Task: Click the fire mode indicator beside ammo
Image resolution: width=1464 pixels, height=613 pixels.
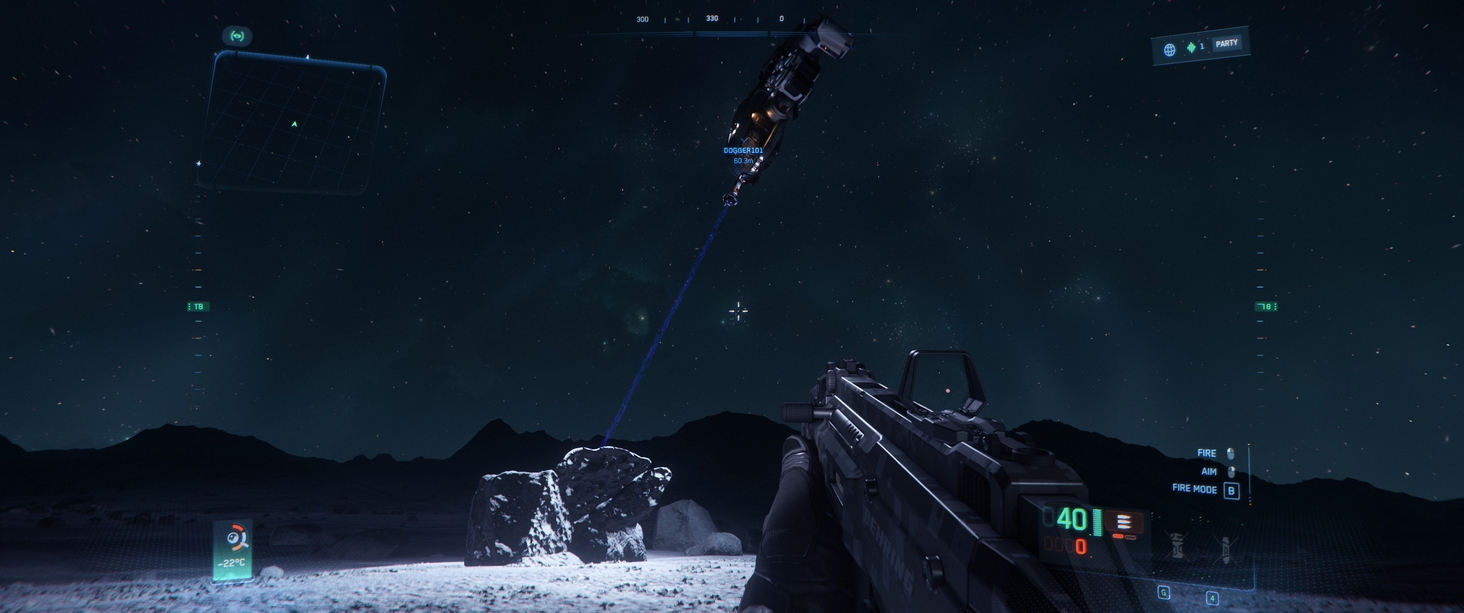Action: (1123, 522)
